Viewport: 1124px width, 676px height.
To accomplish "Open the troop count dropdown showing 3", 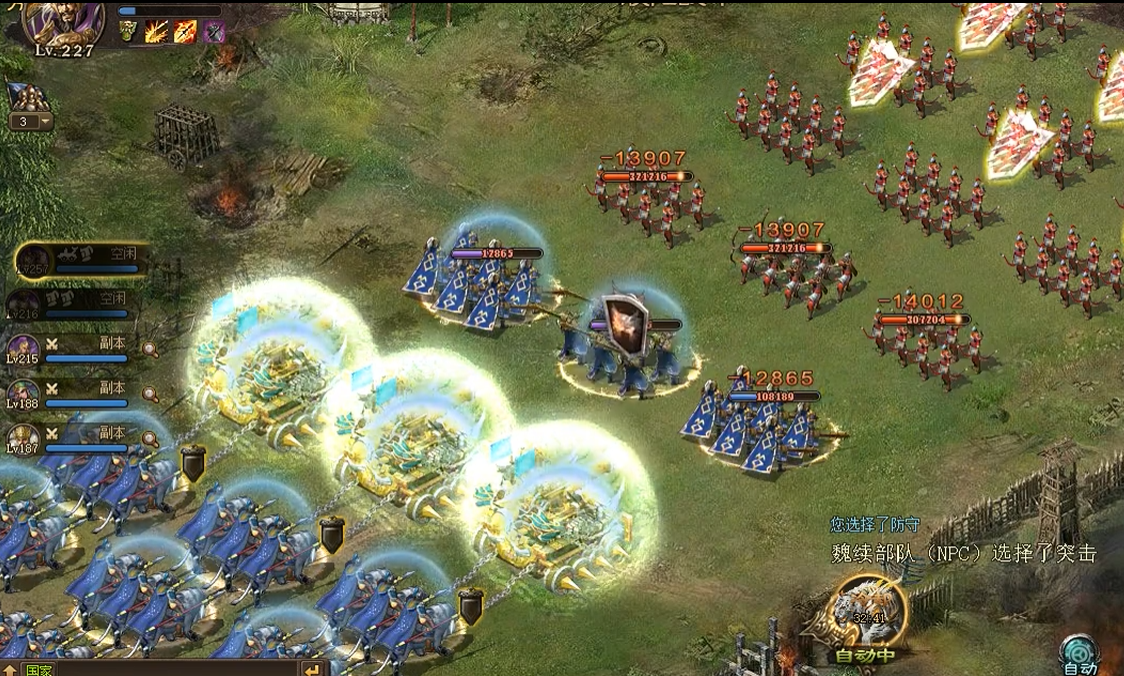I will coord(30,122).
